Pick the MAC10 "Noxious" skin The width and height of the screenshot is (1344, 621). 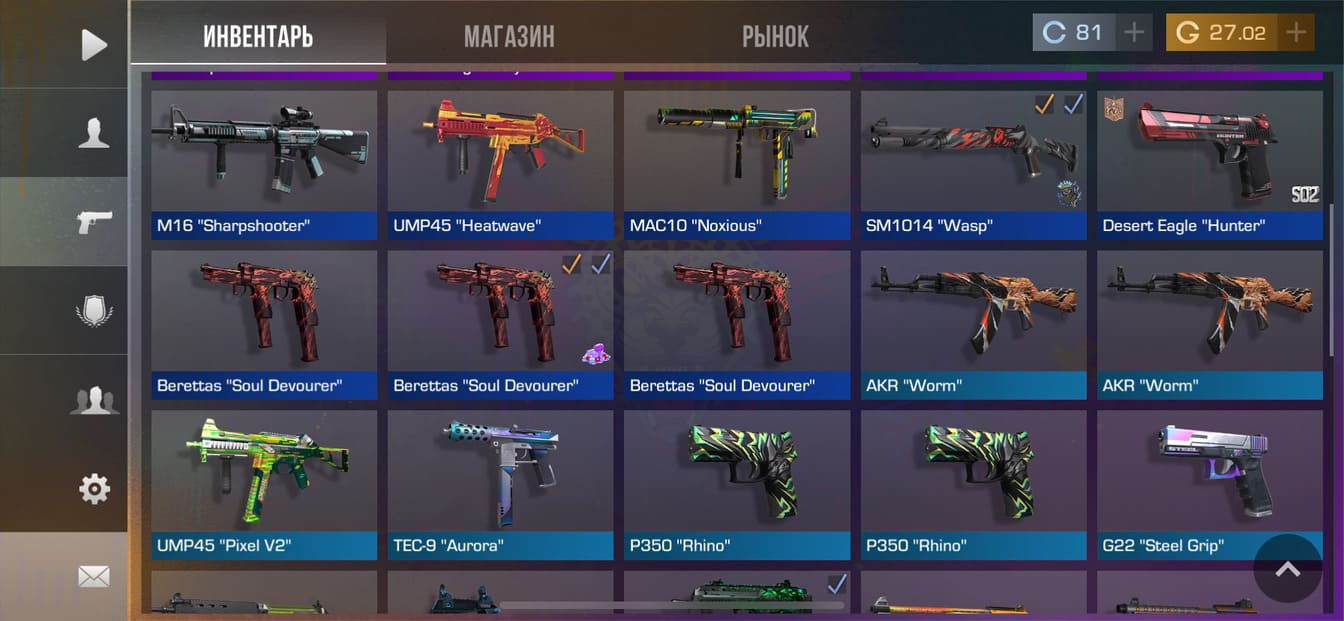coord(736,165)
